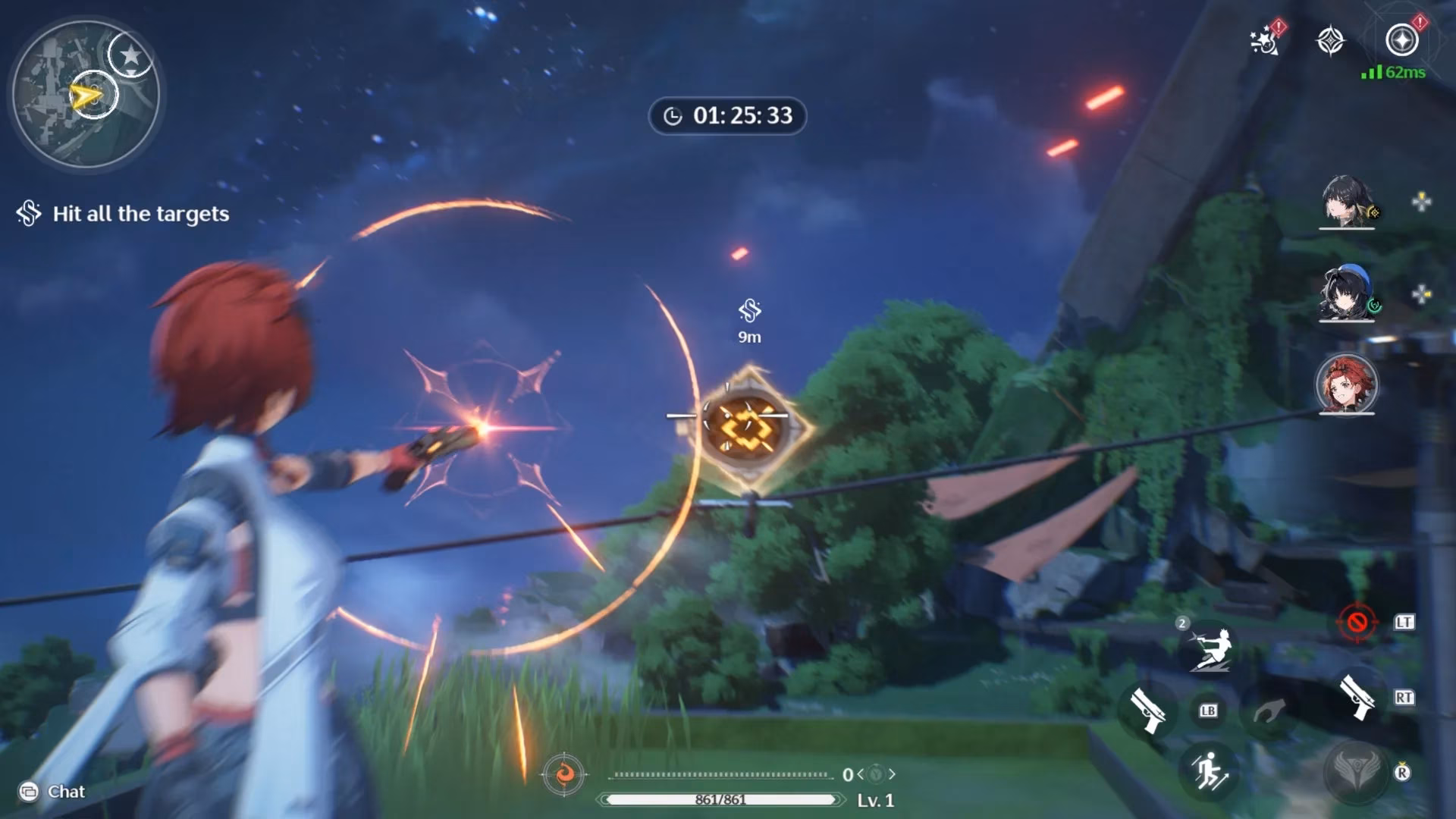Screen dimensions: 1456x819
Task: Use the running figure sprint icon
Action: [x=1210, y=772]
